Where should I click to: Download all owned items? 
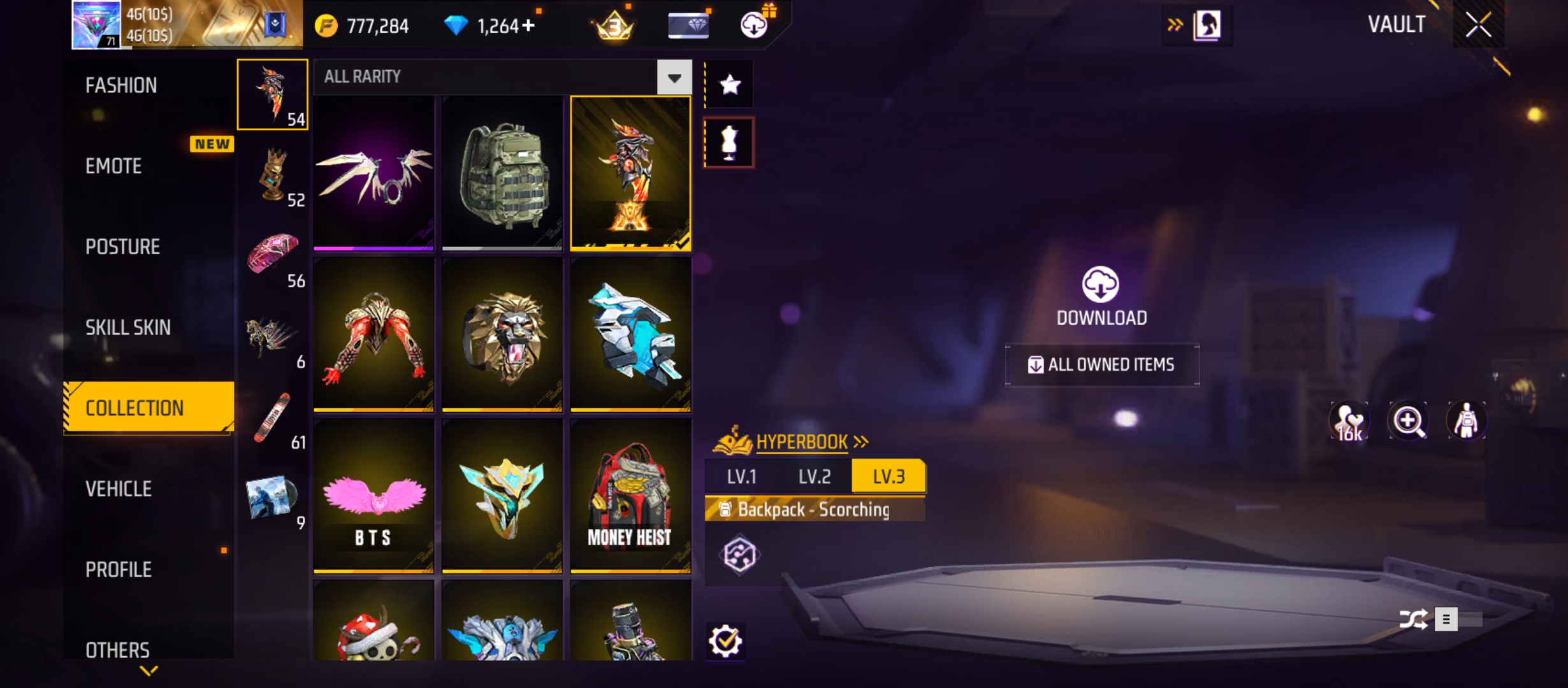pyautogui.click(x=1102, y=364)
